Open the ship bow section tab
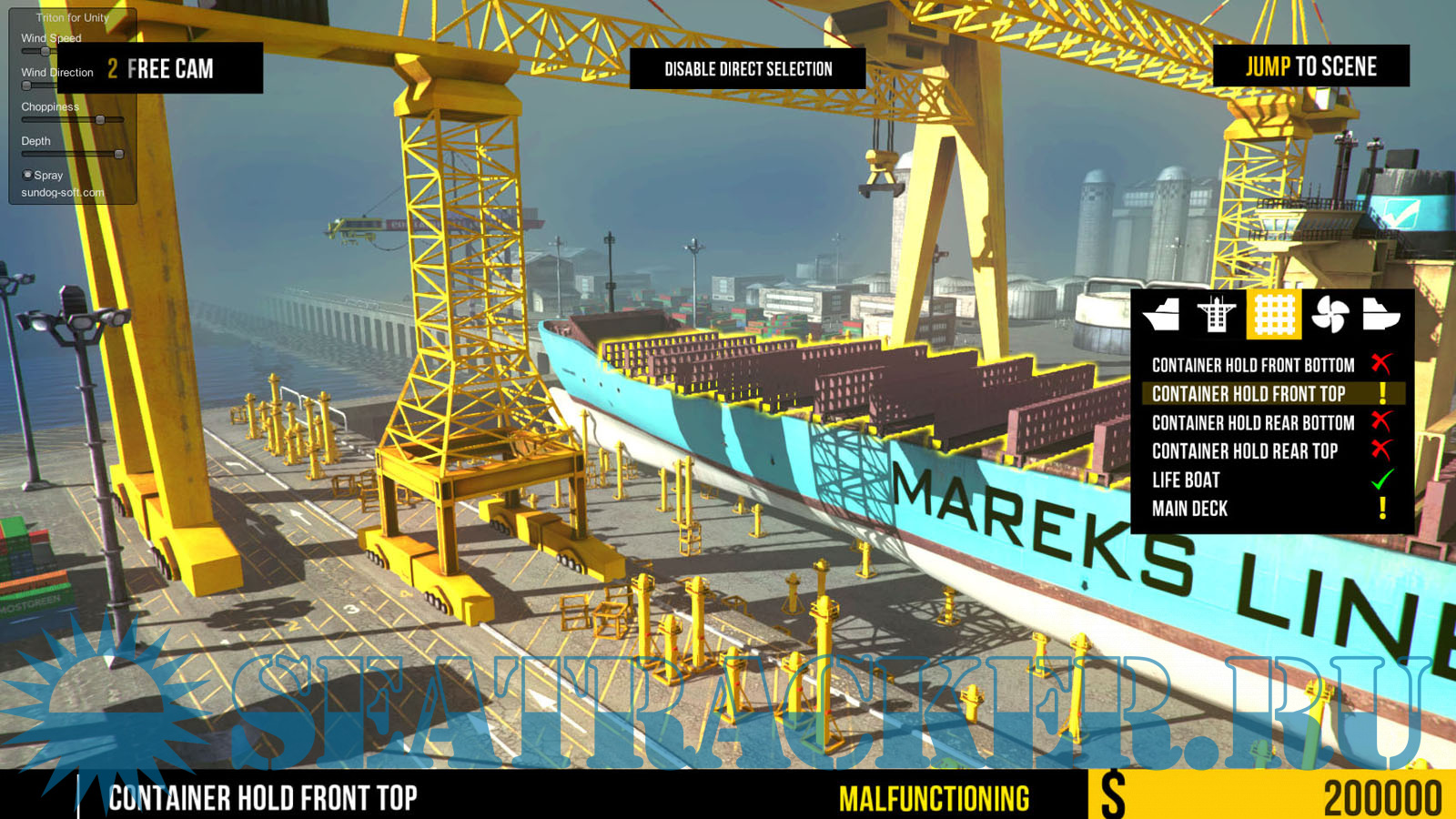Screen dimensions: 1456x819 pyautogui.click(x=1162, y=315)
